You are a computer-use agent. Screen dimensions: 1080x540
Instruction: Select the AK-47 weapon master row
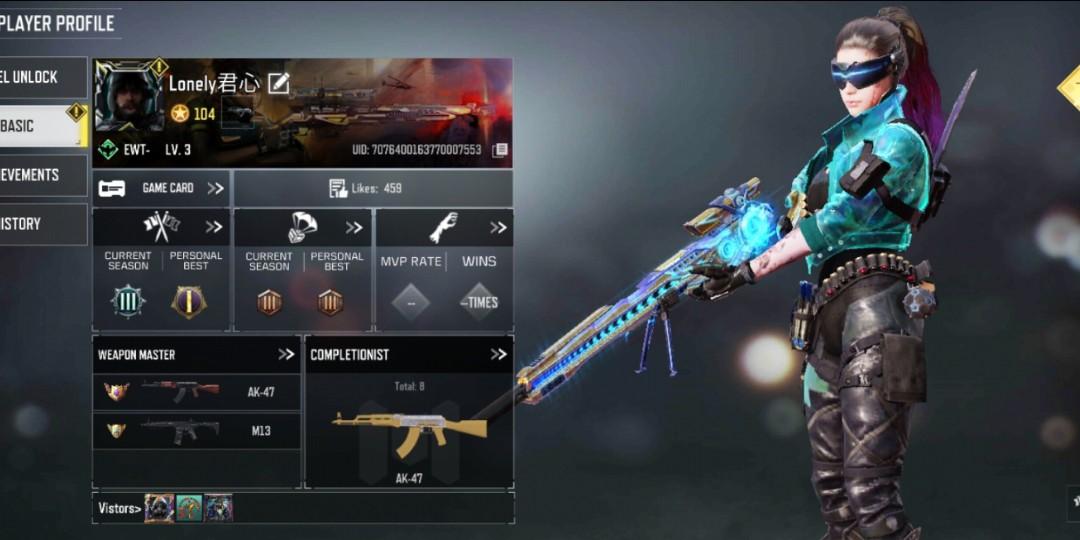pyautogui.click(x=196, y=392)
